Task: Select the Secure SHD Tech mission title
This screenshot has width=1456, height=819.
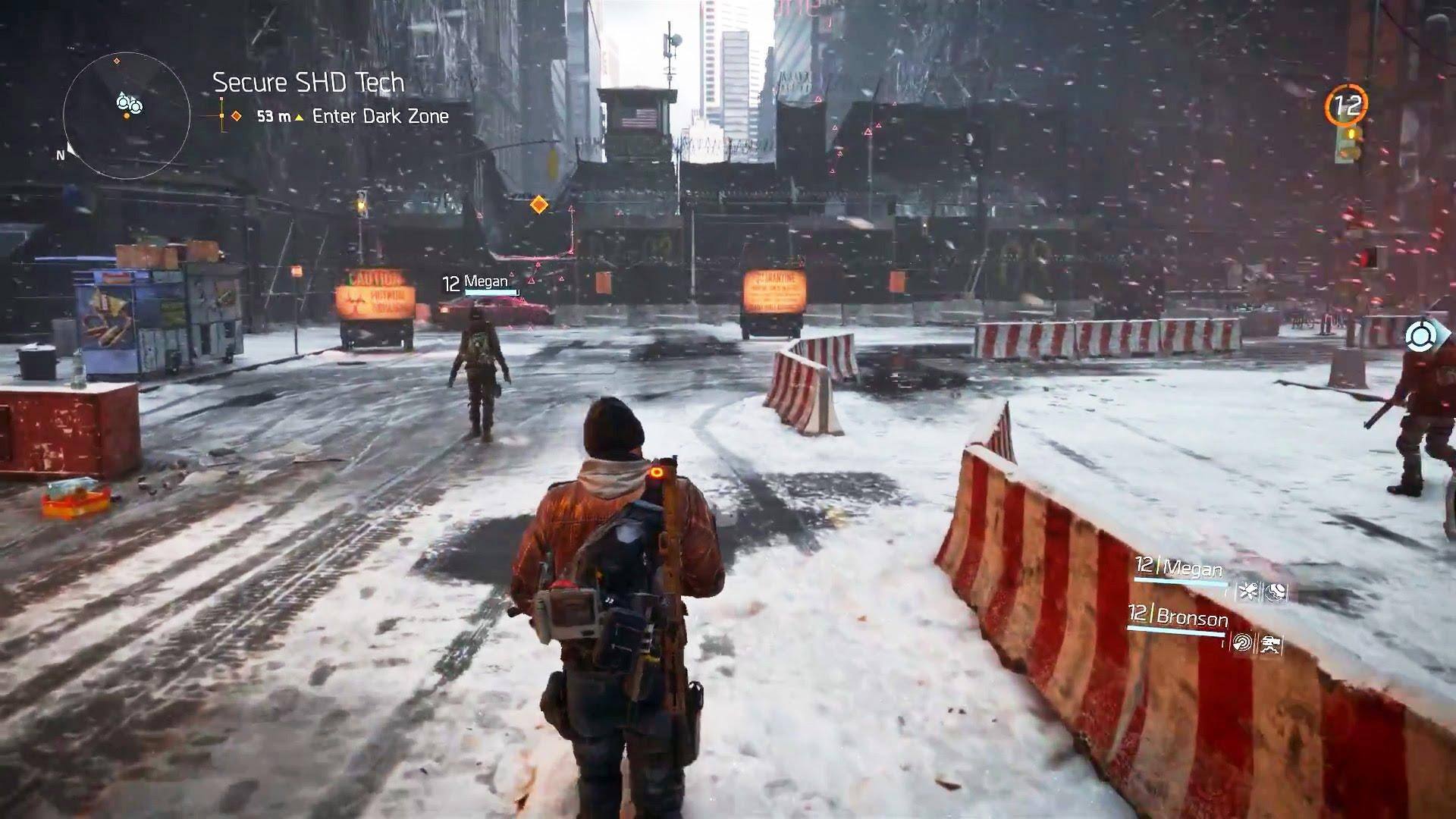Action: pos(309,83)
